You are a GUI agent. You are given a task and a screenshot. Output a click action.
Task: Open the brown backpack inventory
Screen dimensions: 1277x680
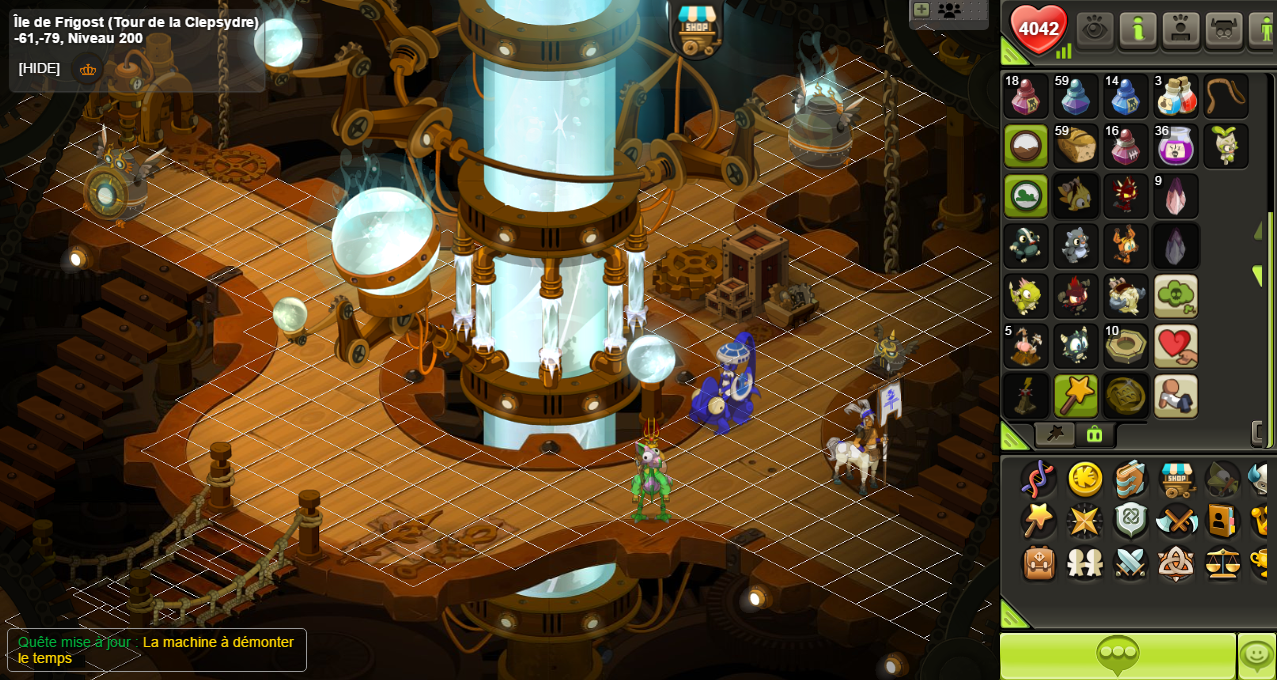[1040, 563]
